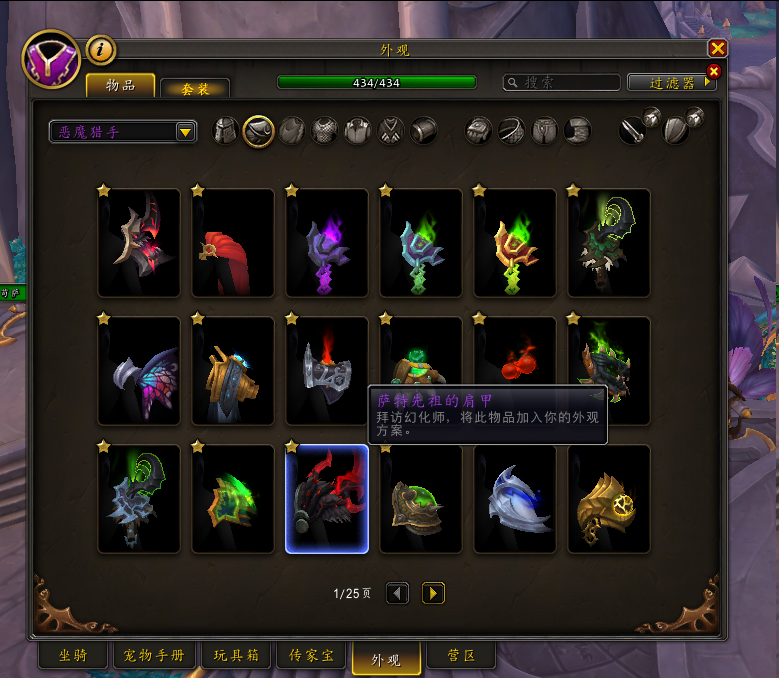Open the 恶魔猎手 class dropdown

pos(185,132)
